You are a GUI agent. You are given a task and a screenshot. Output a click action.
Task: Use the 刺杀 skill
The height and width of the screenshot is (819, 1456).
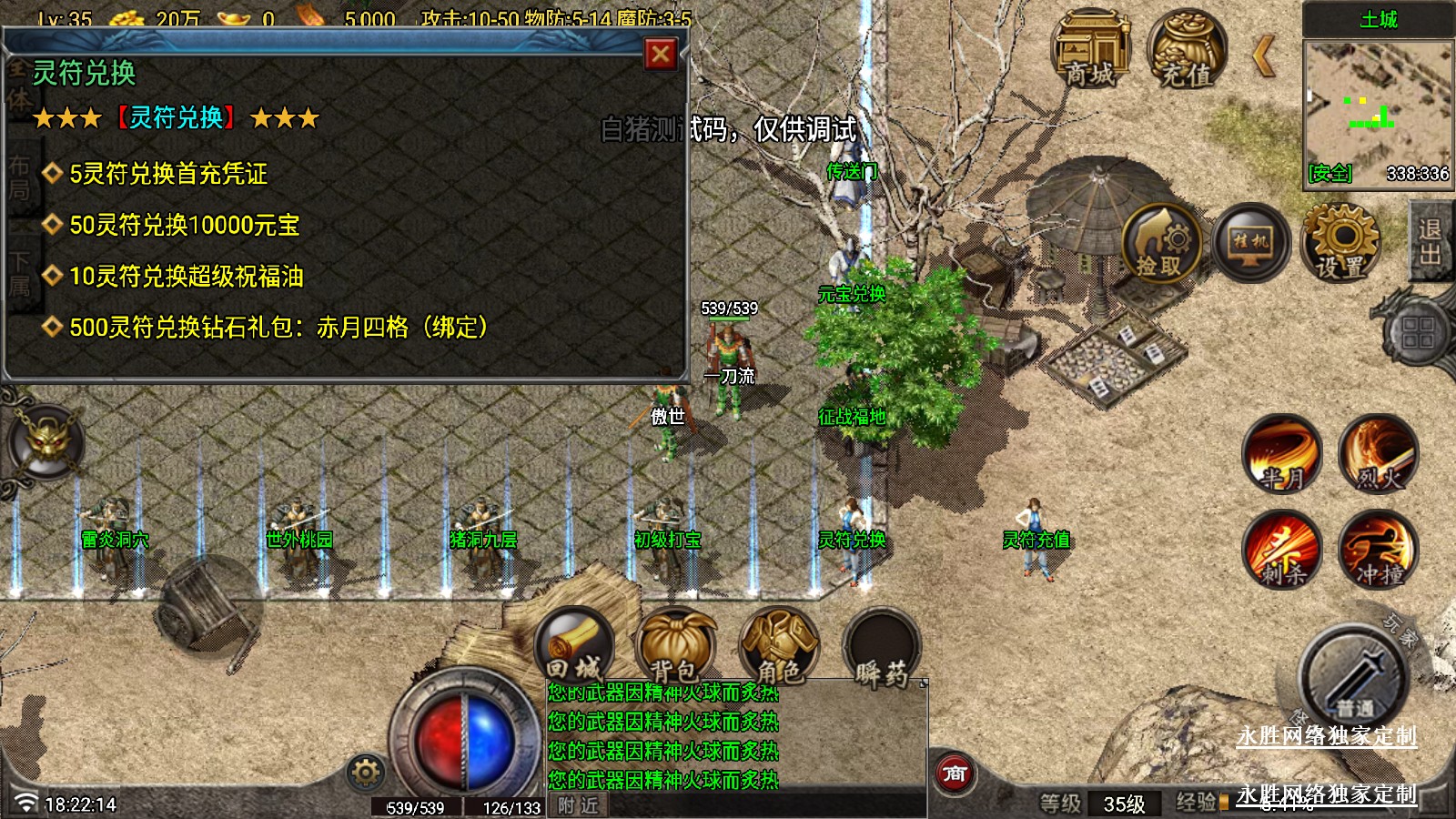1282,550
